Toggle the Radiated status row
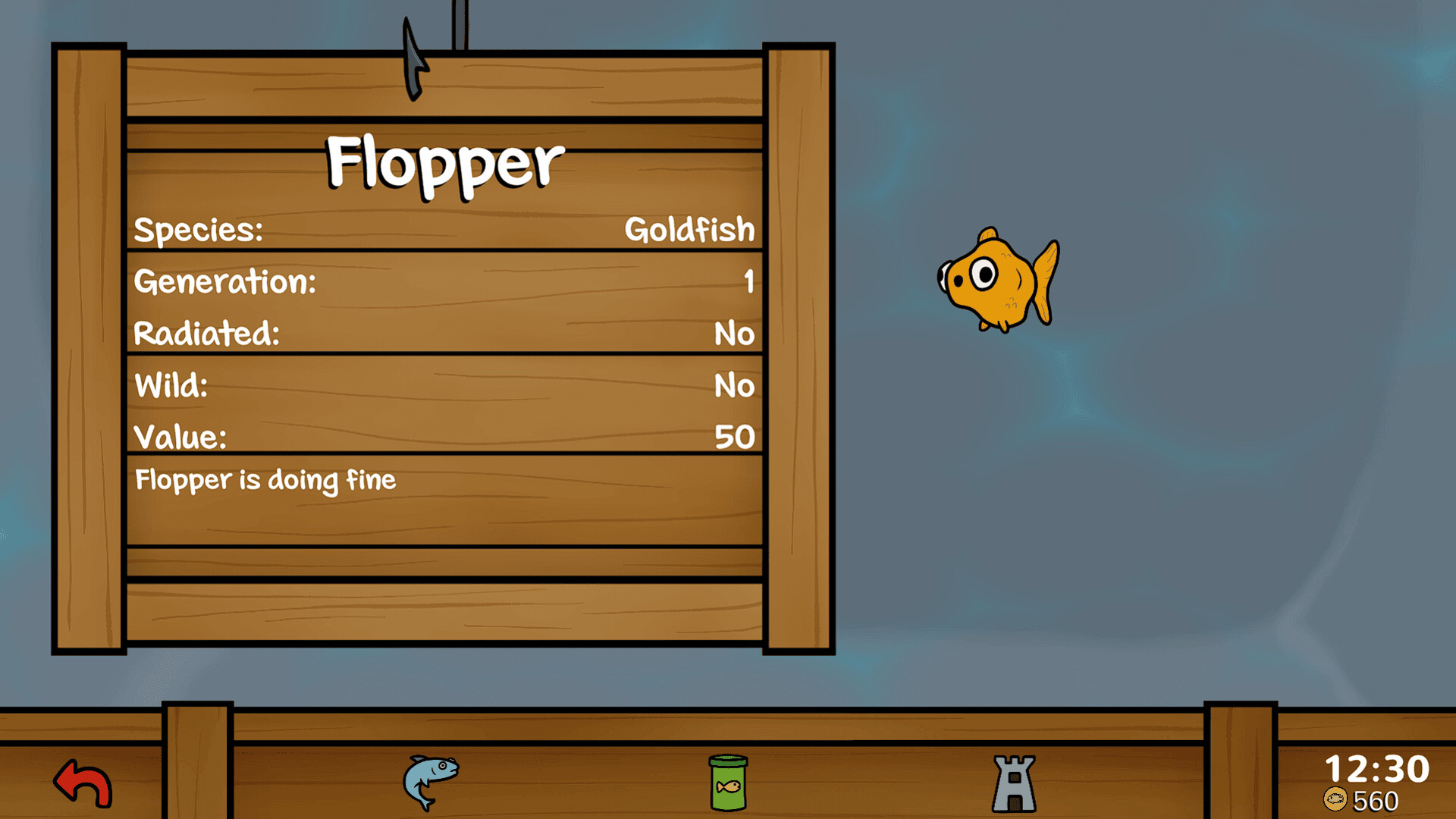Viewport: 1456px width, 819px height. click(x=444, y=334)
